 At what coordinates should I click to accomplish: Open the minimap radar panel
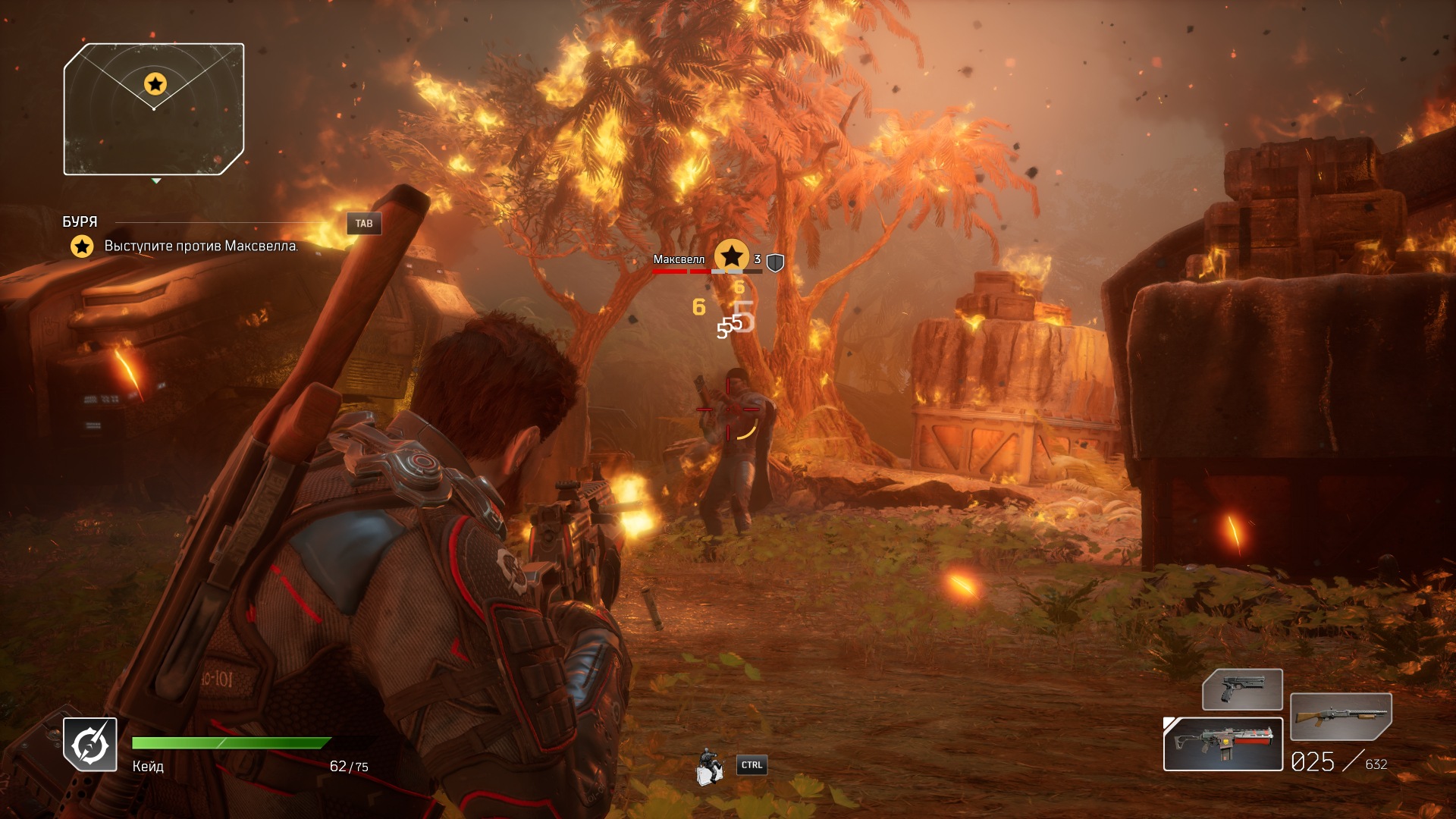154,109
